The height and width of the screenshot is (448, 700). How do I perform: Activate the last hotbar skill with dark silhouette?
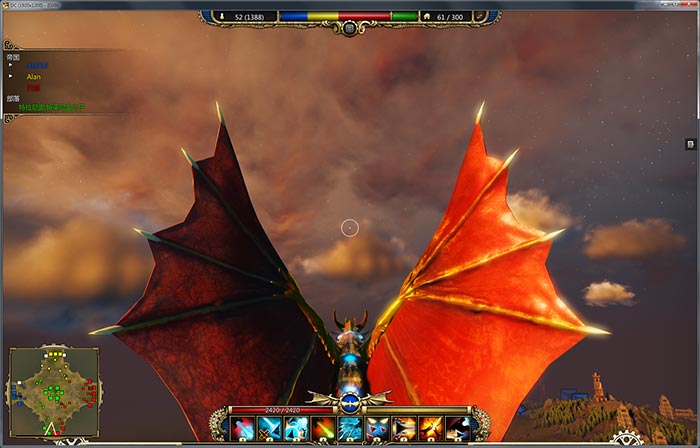[458, 428]
